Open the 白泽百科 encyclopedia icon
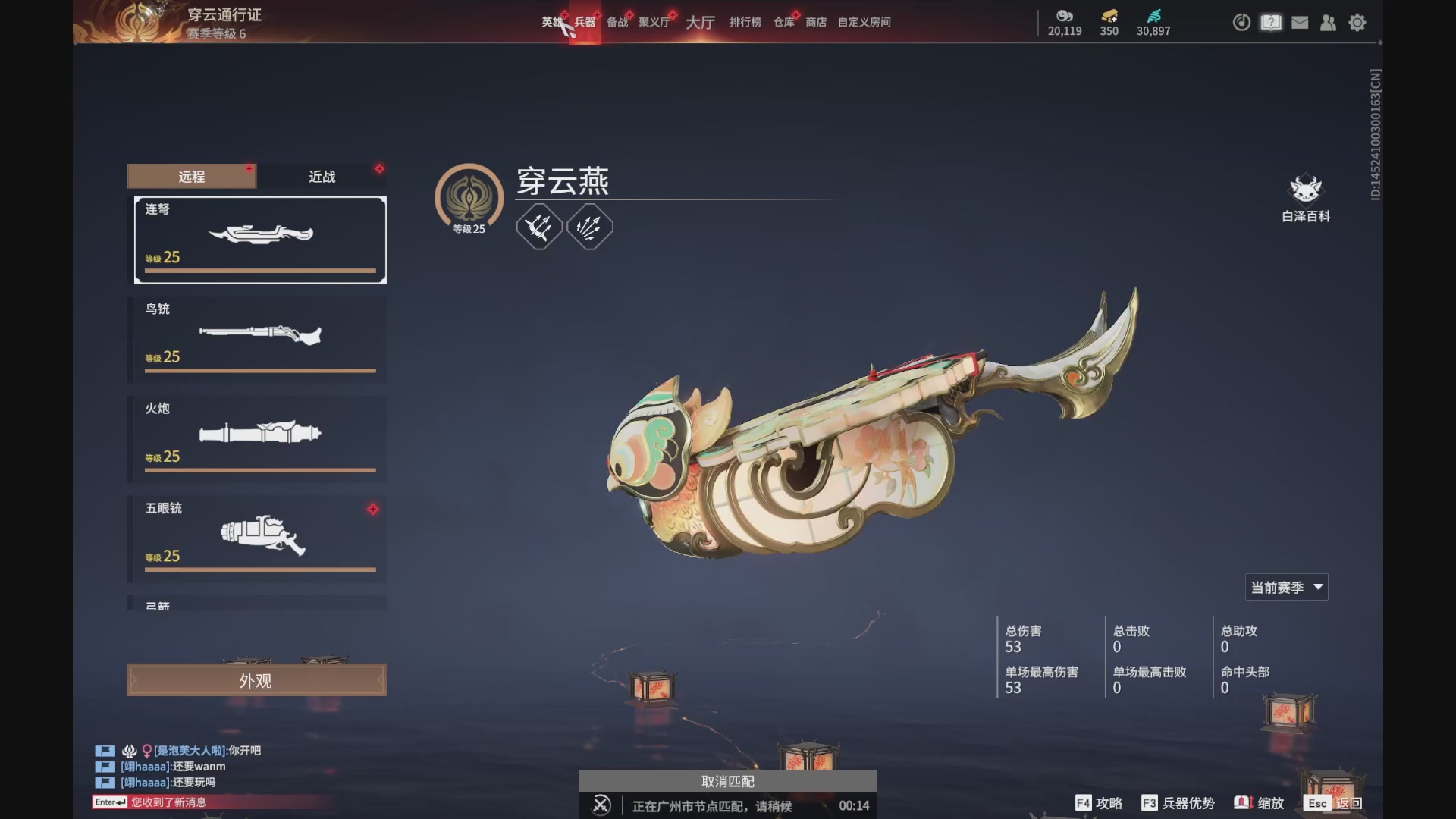The height and width of the screenshot is (819, 1456). pyautogui.click(x=1306, y=193)
